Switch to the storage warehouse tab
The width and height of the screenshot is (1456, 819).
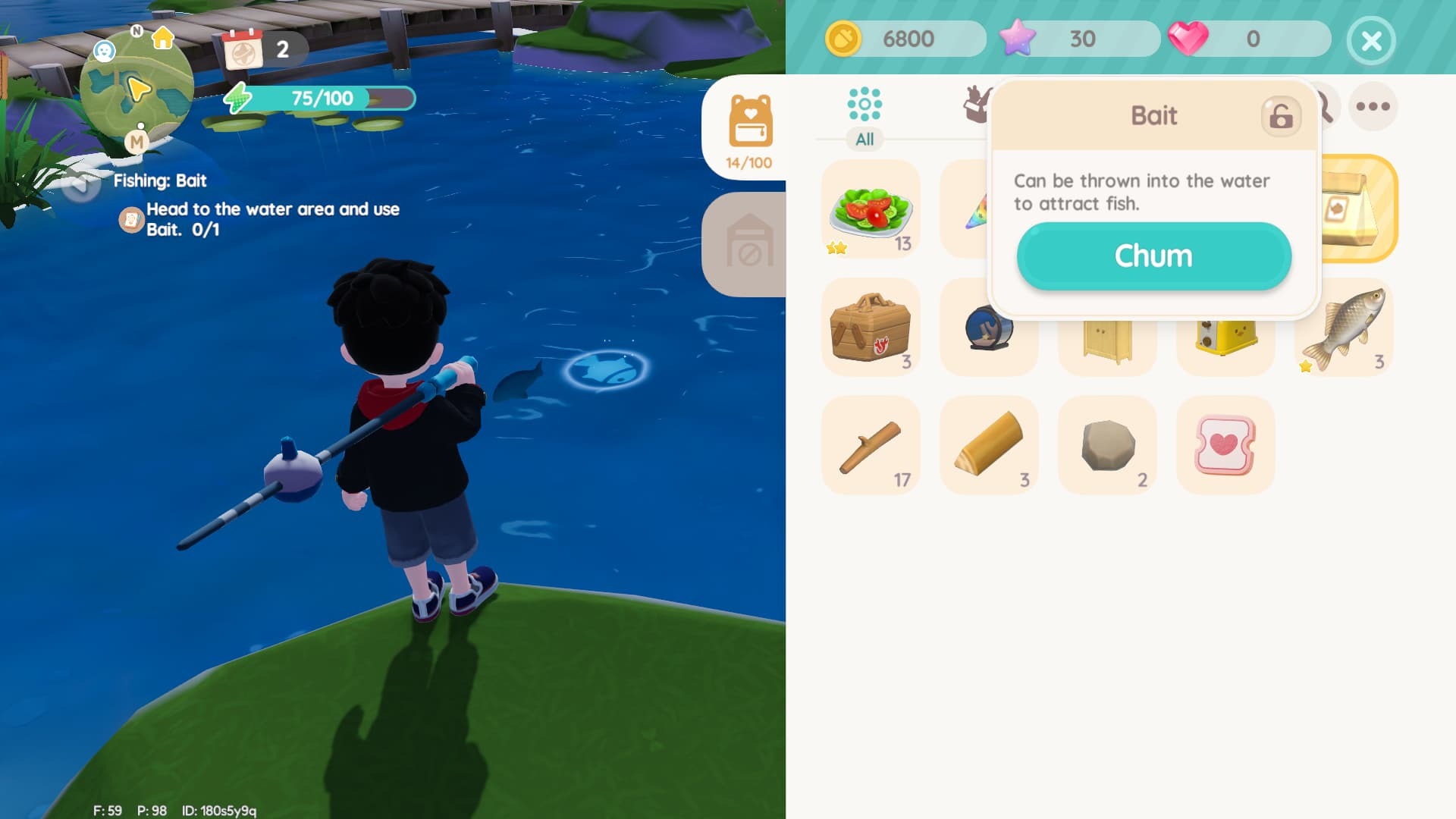749,244
